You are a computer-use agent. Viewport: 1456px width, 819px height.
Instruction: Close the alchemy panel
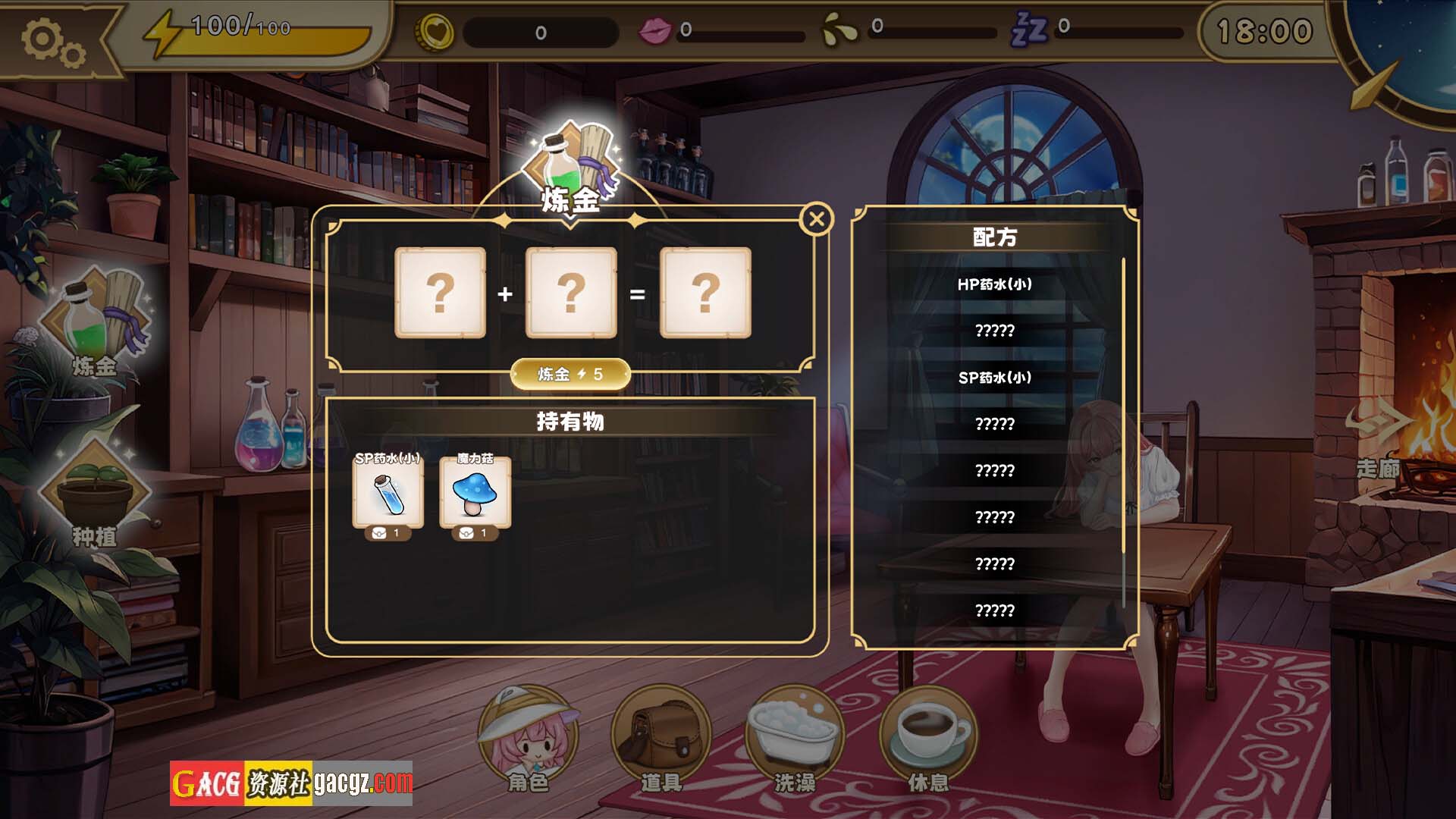[817, 220]
